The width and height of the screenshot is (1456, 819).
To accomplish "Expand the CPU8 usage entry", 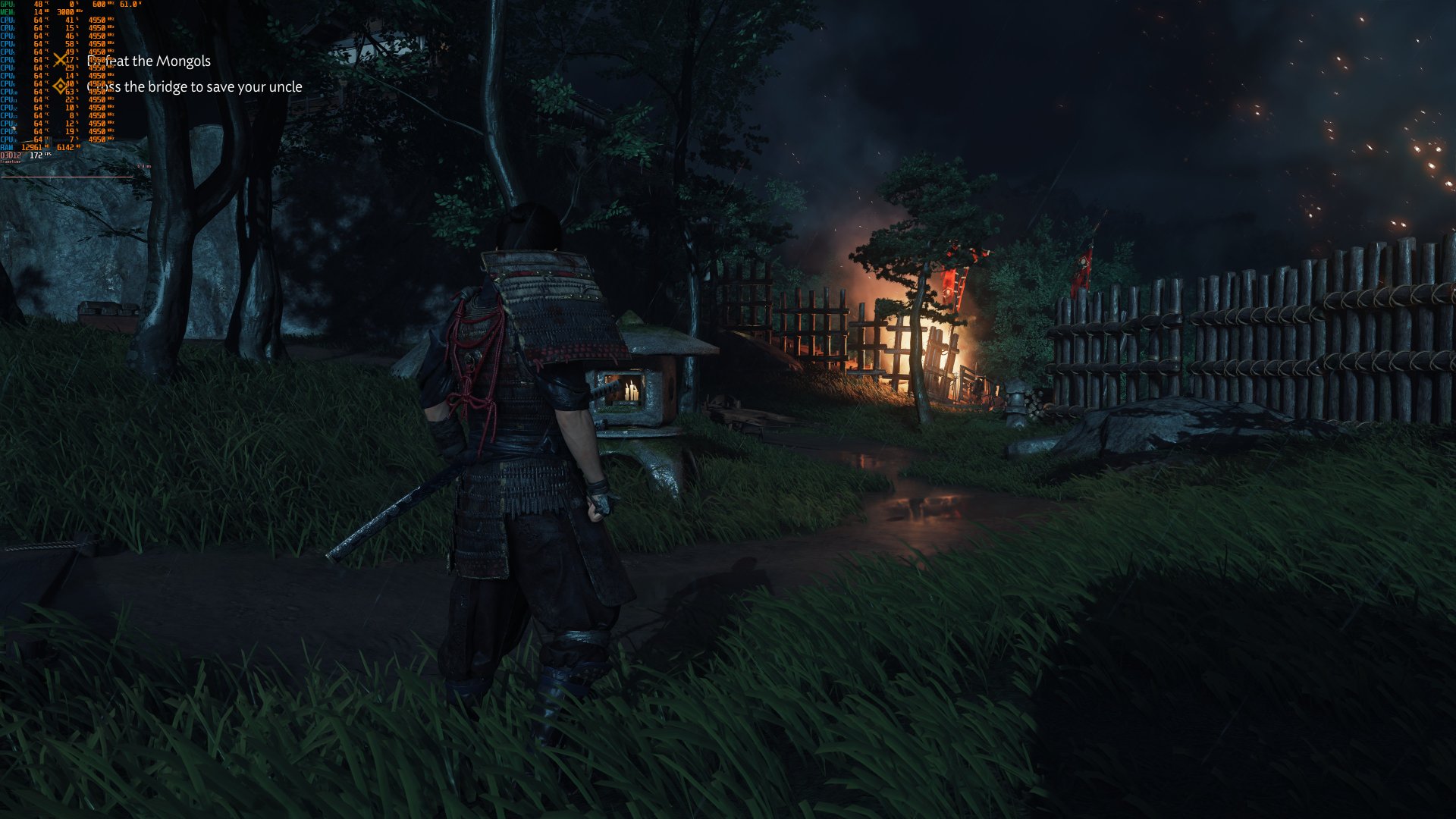I will click(70, 75).
